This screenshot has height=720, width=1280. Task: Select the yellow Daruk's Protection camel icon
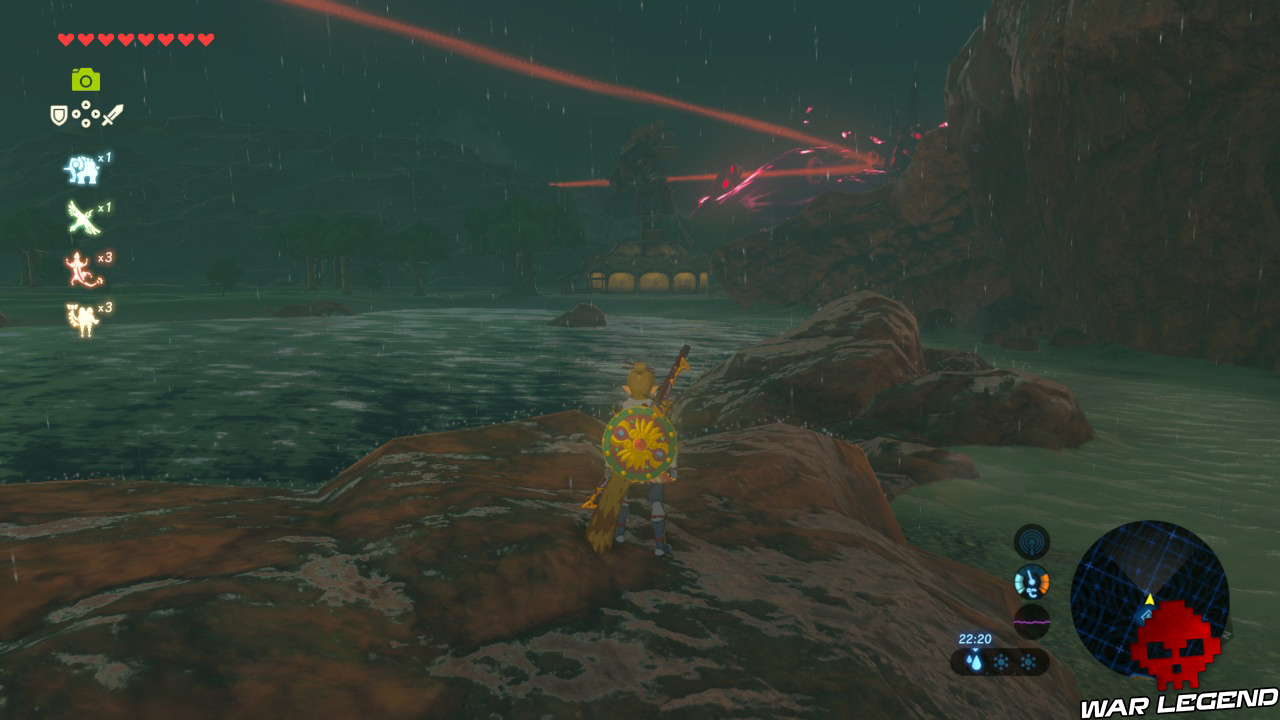pos(80,314)
